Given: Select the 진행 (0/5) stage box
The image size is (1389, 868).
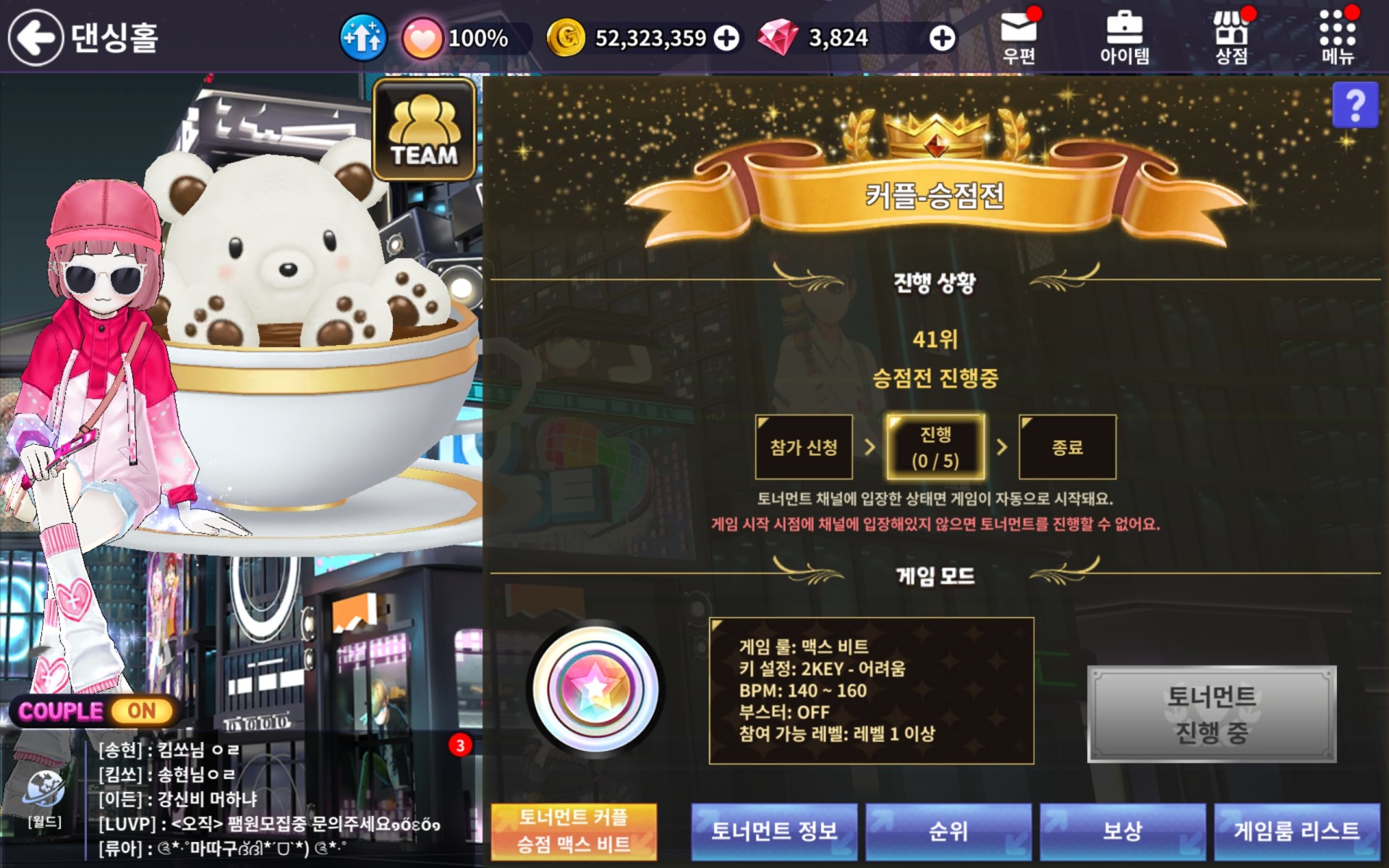Looking at the screenshot, I should (935, 447).
